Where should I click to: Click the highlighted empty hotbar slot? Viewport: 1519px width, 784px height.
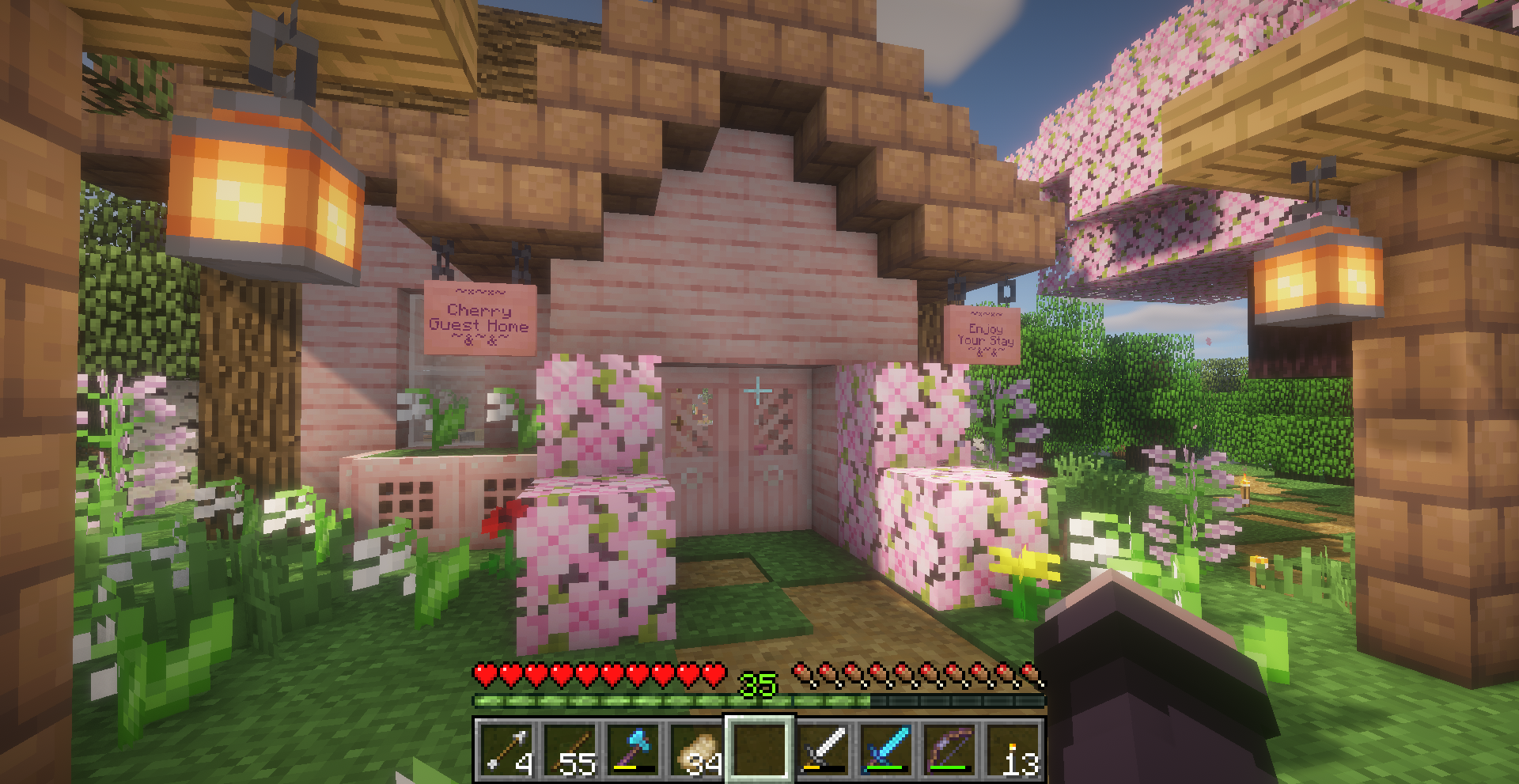759,748
